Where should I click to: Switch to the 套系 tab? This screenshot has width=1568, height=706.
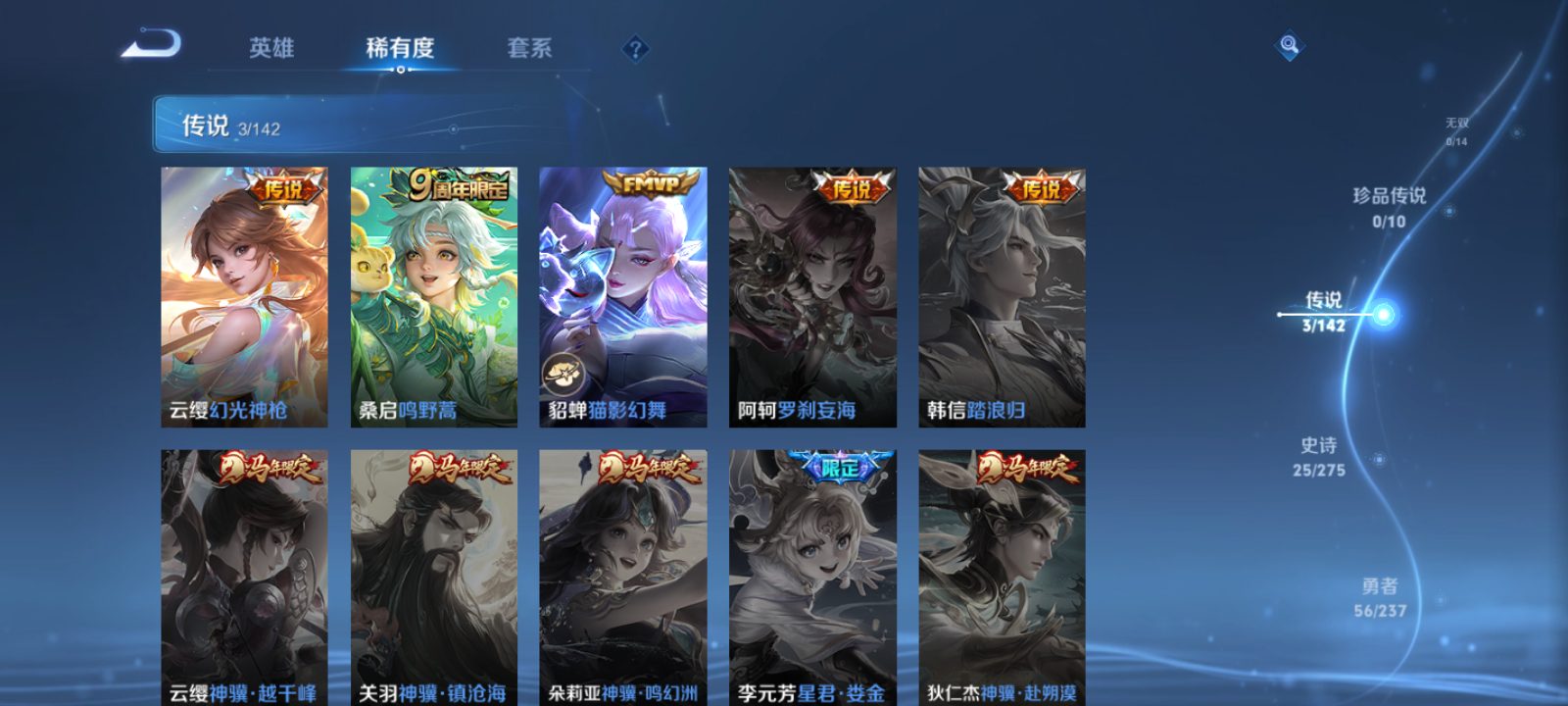[529, 49]
